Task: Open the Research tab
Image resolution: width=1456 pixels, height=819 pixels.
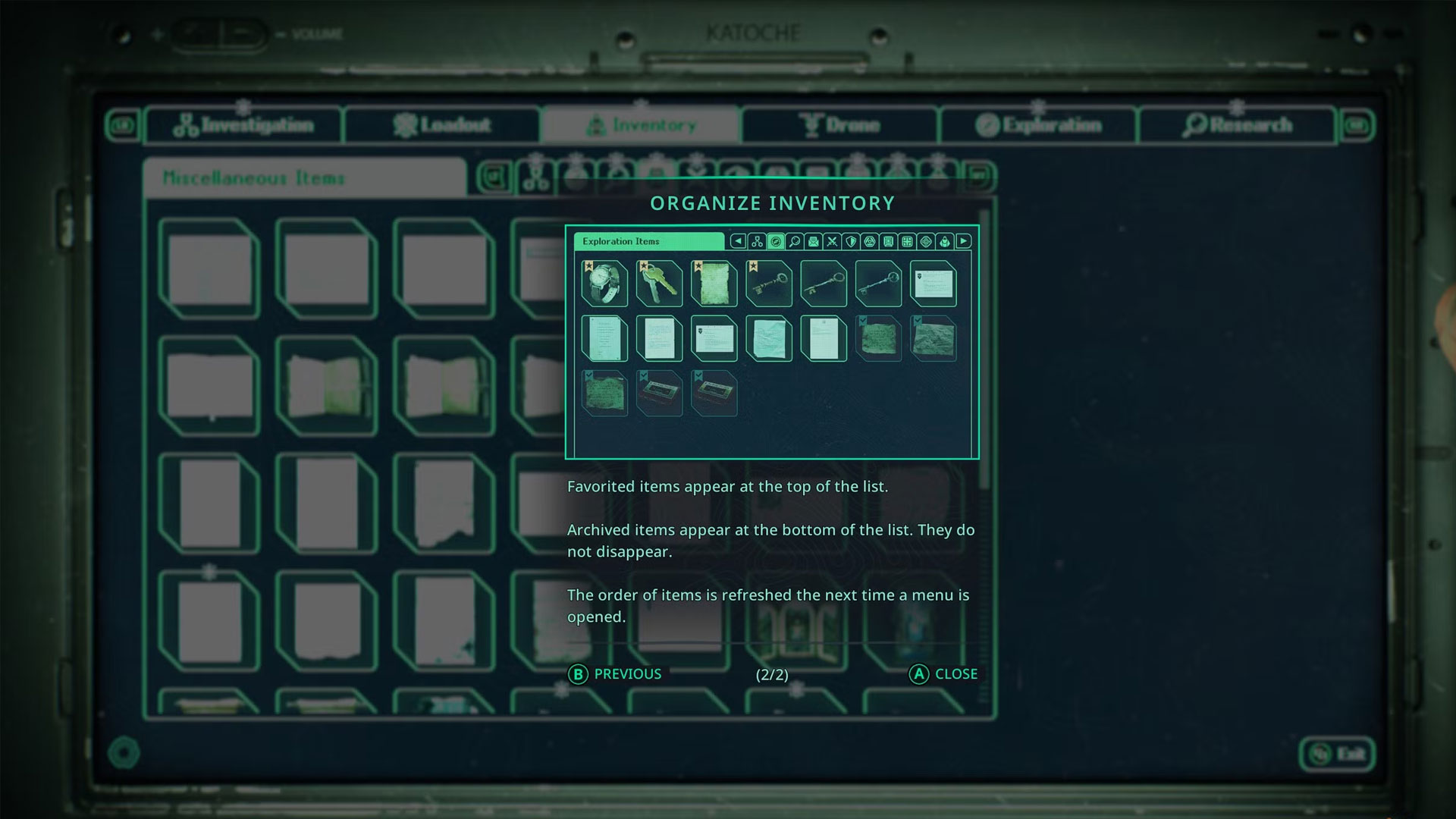Action: (1237, 125)
